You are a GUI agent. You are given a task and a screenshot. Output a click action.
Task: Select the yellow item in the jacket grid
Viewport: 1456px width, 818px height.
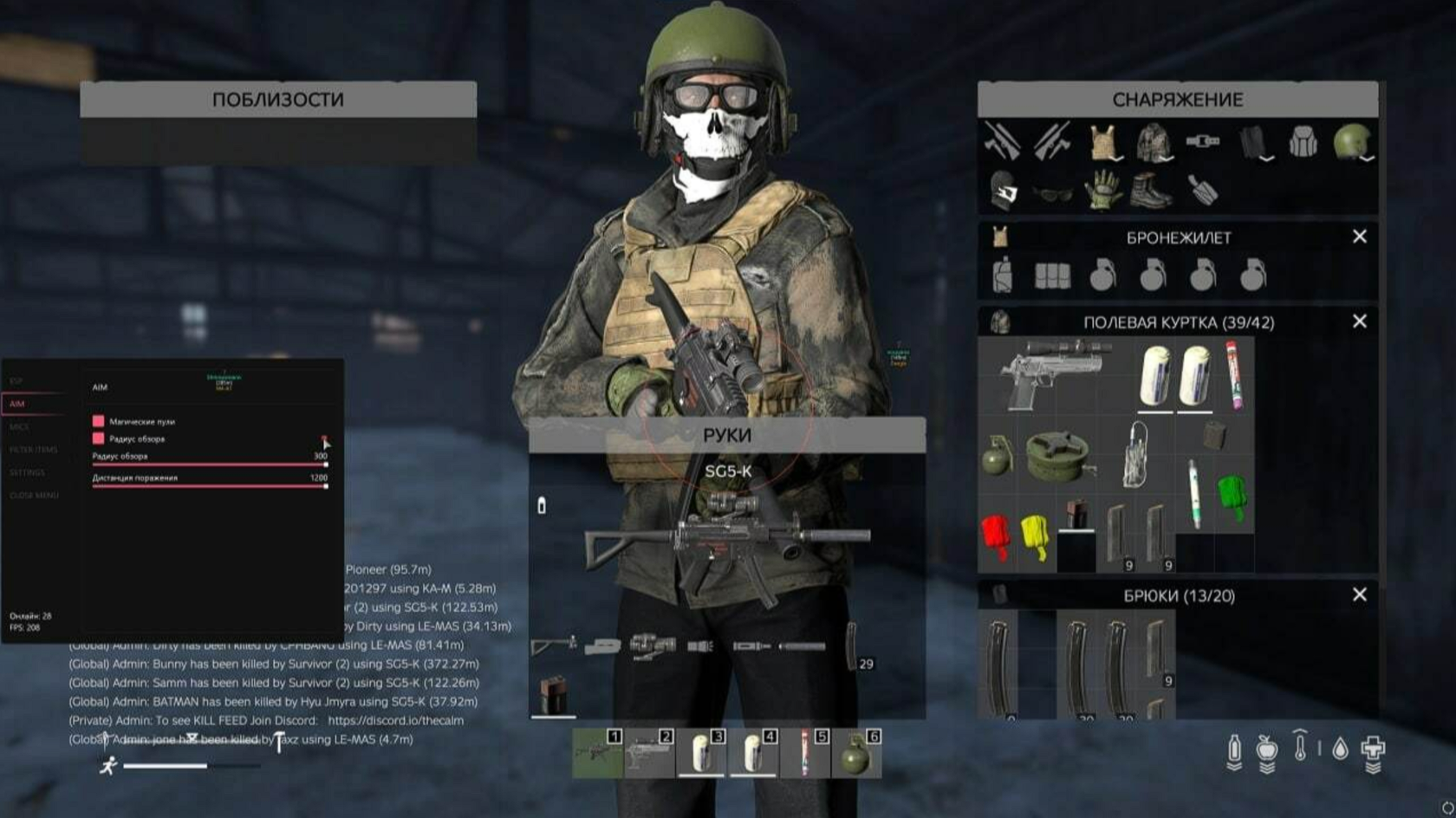pos(1036,534)
